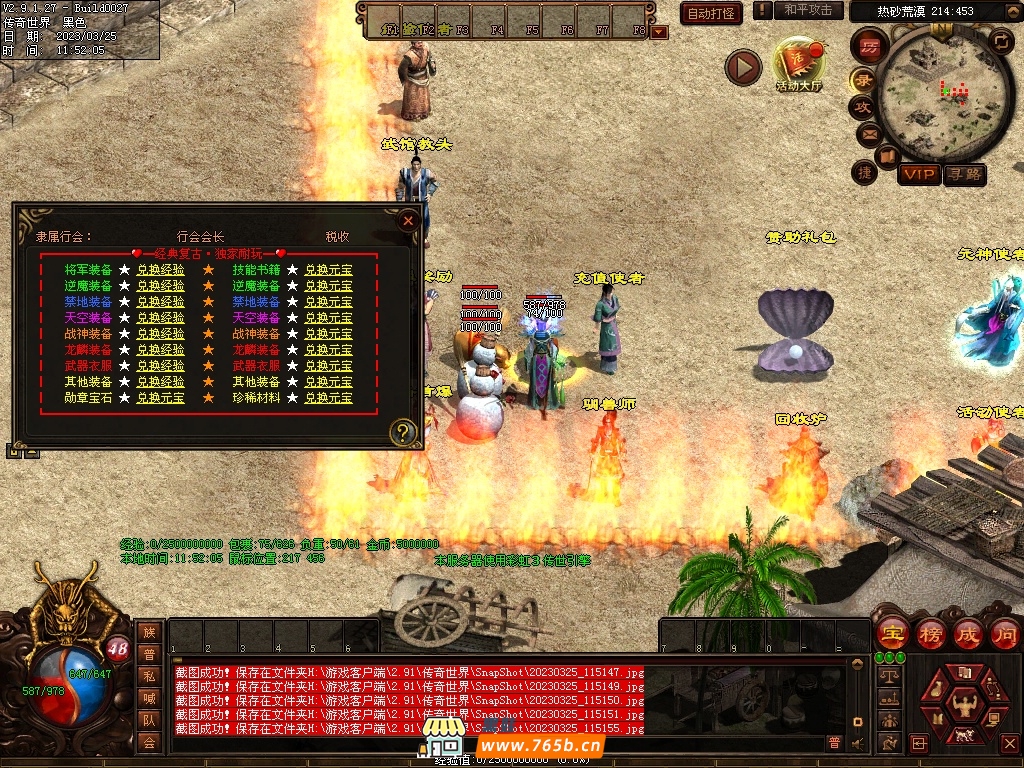Click the round play arrow button

pos(743,67)
